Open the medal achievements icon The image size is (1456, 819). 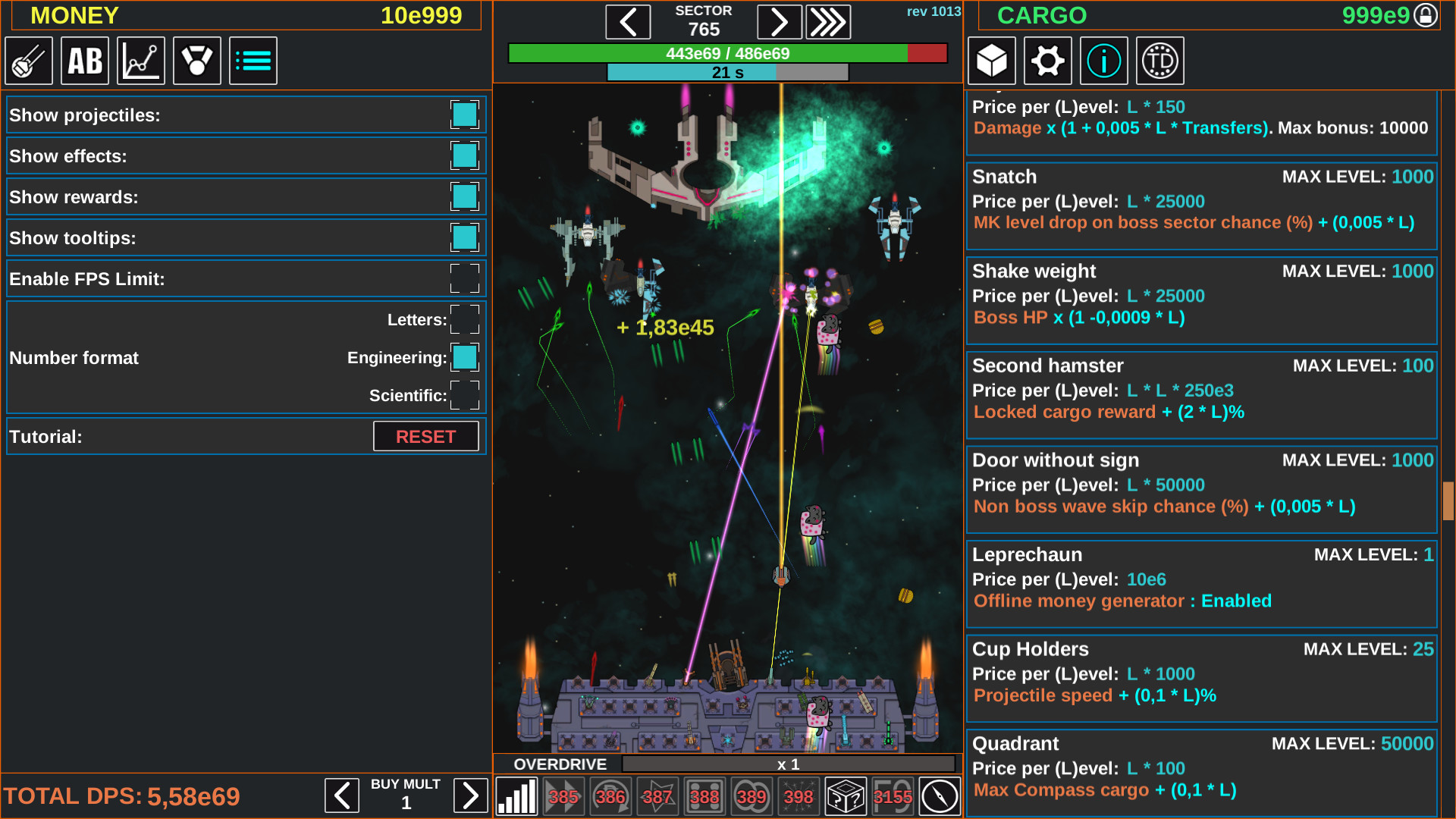[x=196, y=61]
